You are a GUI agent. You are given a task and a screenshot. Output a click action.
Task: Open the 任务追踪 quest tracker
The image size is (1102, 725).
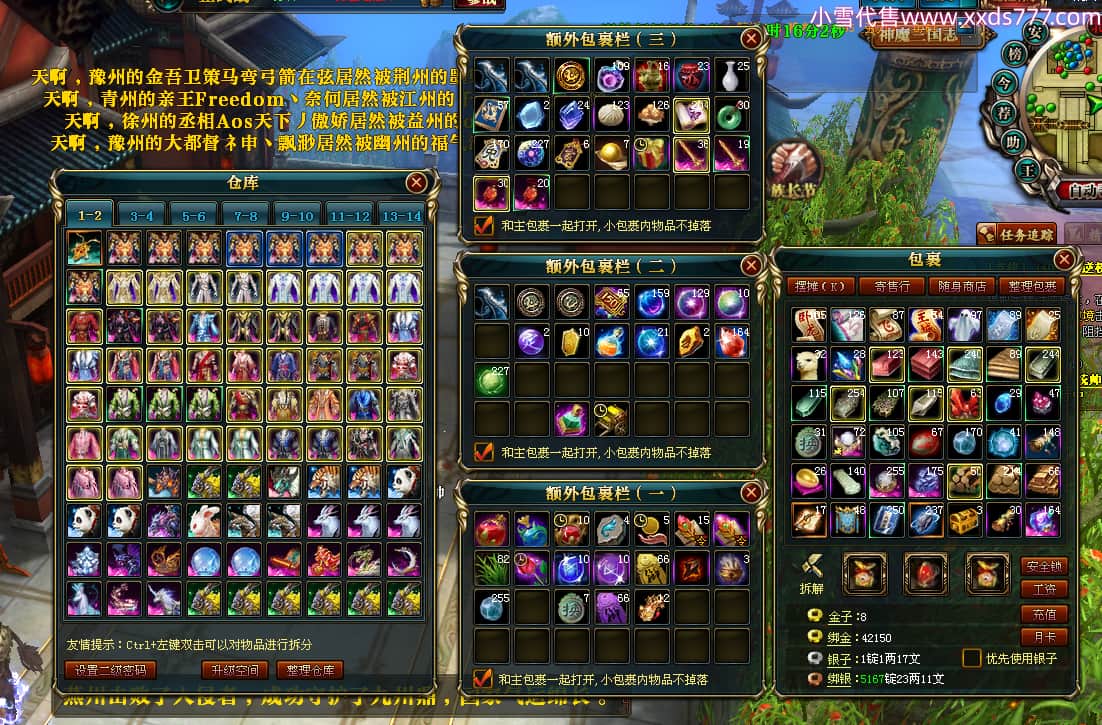click(1016, 234)
